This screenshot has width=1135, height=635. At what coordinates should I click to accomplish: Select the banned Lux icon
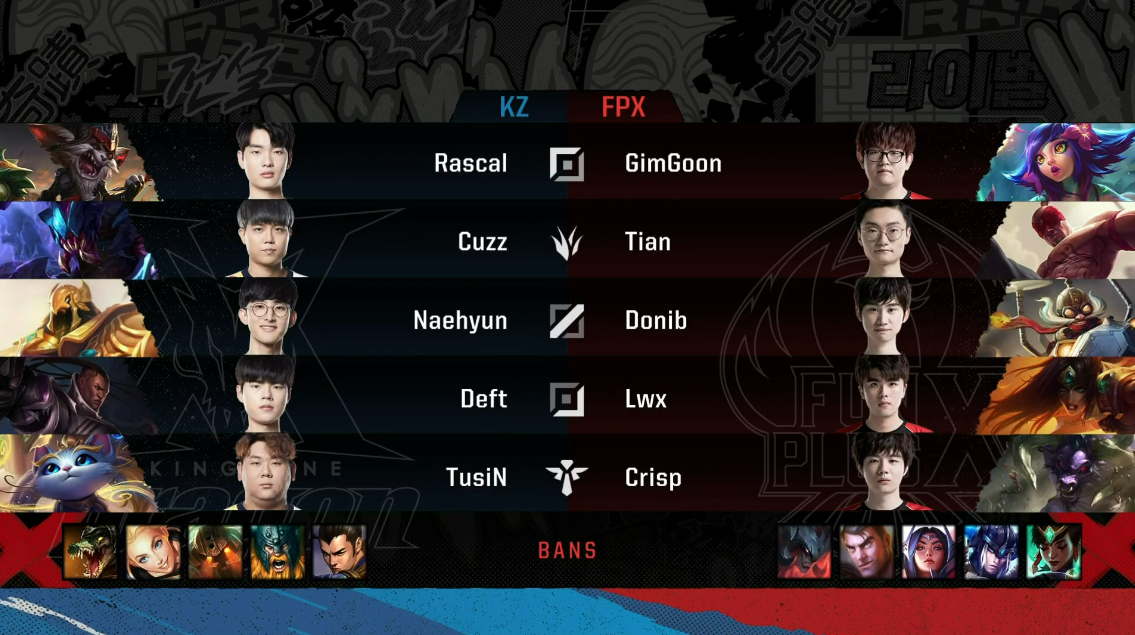click(x=153, y=552)
